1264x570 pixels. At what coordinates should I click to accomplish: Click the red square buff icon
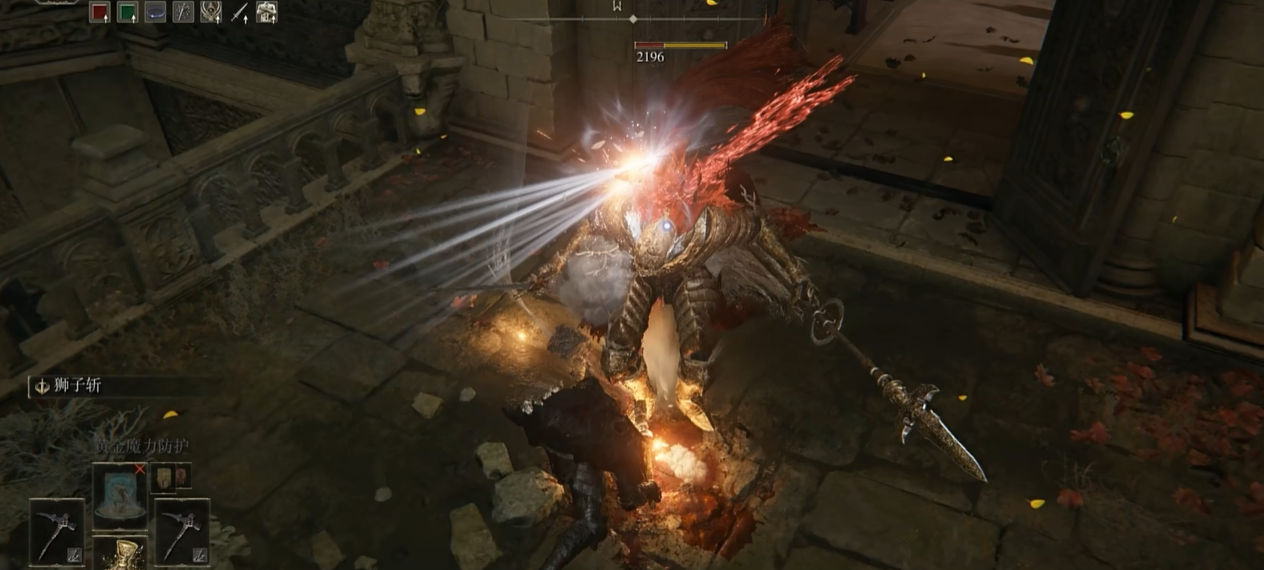[x=100, y=12]
